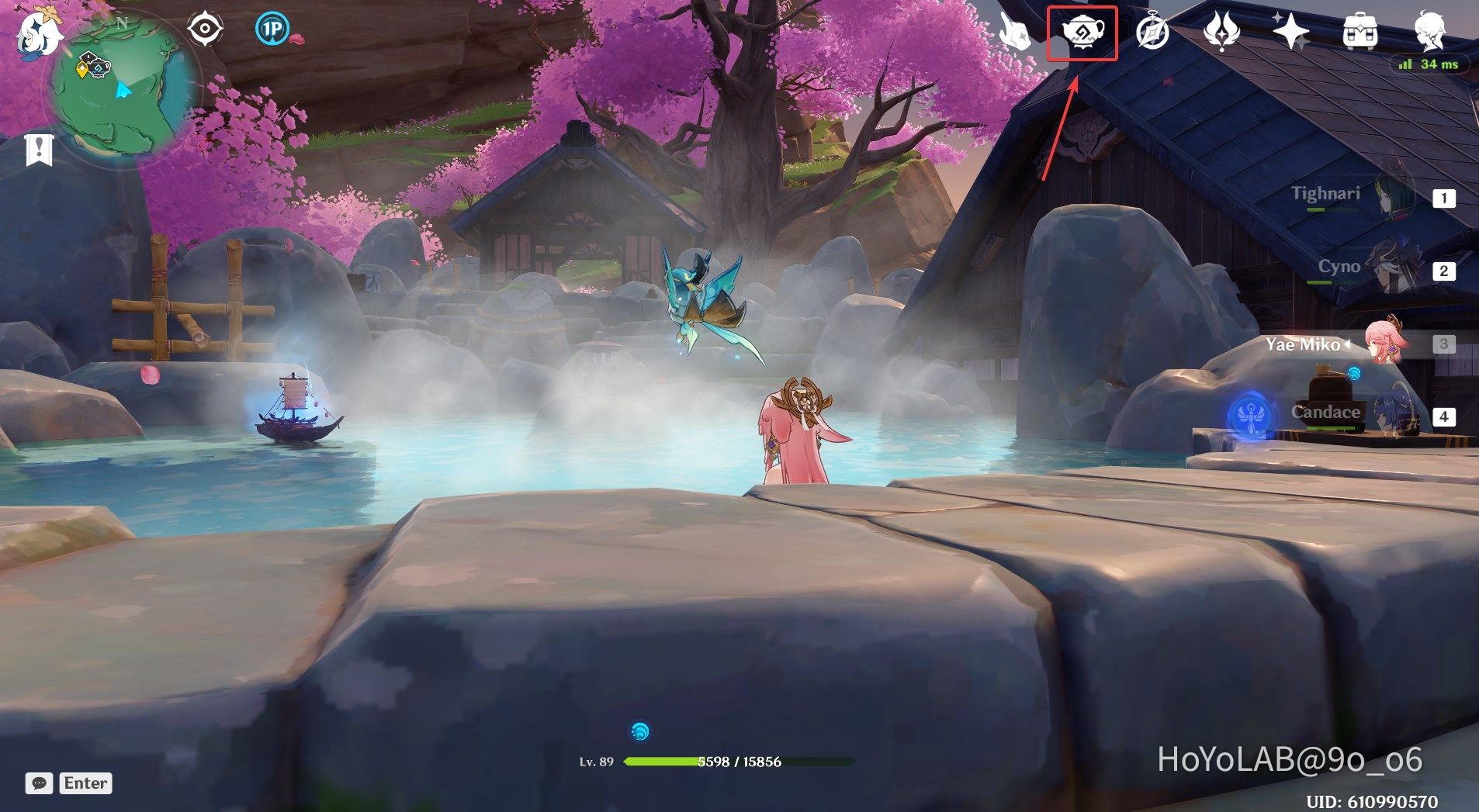Click the 1P co-op mode indicator
Screen dimensions: 1479x812
point(271,28)
